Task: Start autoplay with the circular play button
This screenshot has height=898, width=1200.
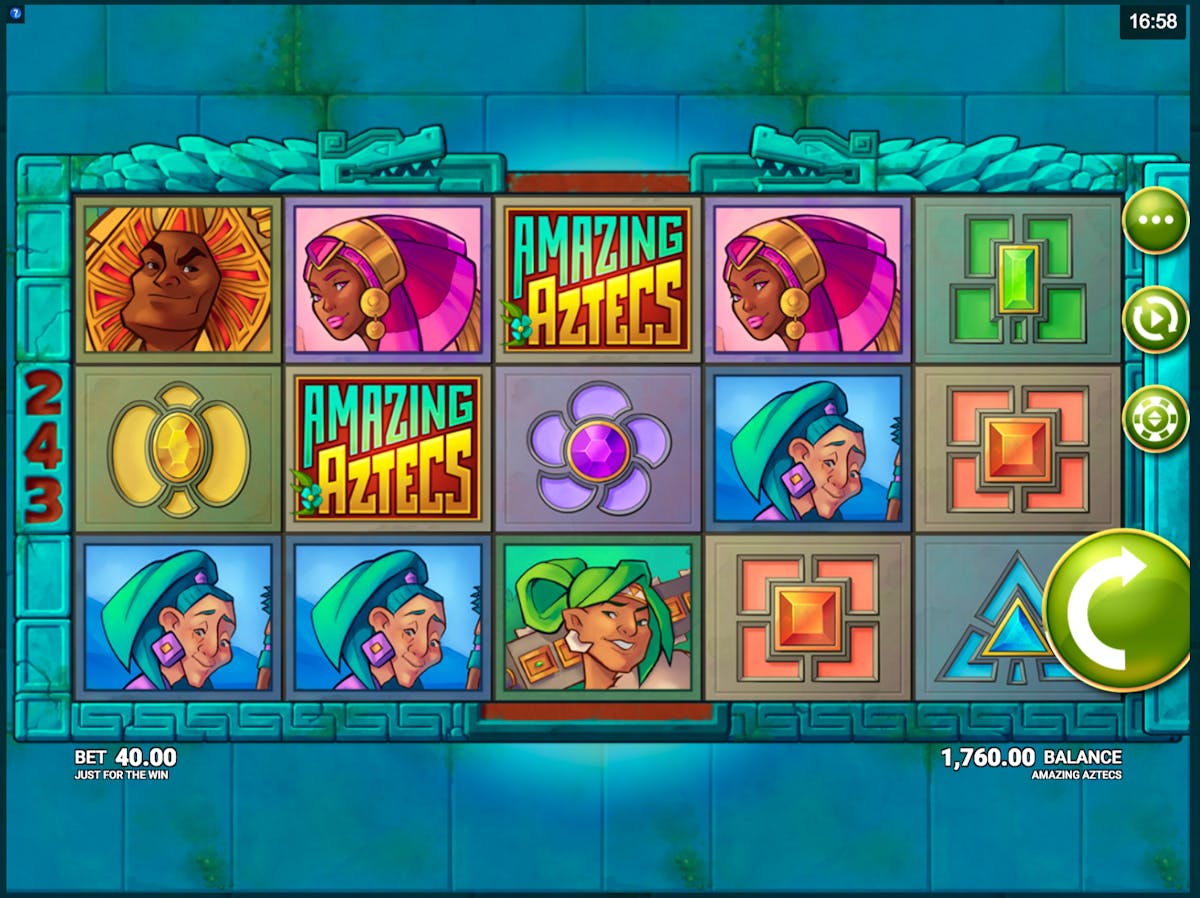Action: (x=1154, y=319)
